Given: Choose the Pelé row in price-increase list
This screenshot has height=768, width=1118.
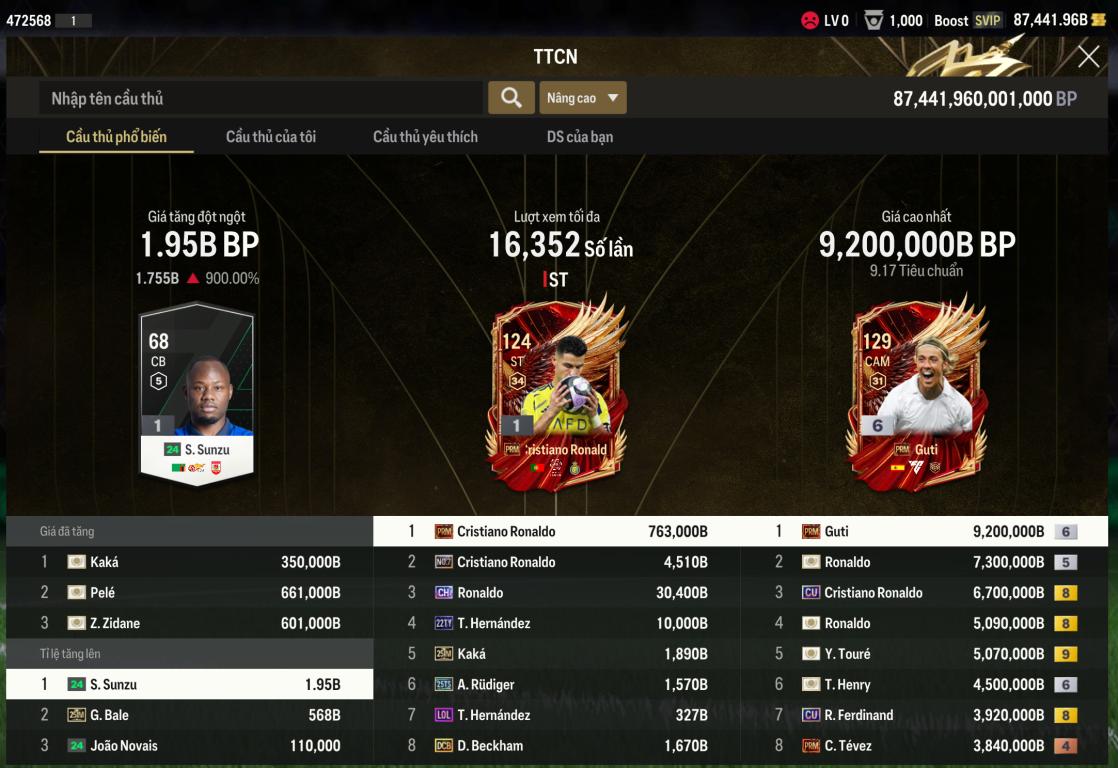Looking at the screenshot, I should (190, 593).
